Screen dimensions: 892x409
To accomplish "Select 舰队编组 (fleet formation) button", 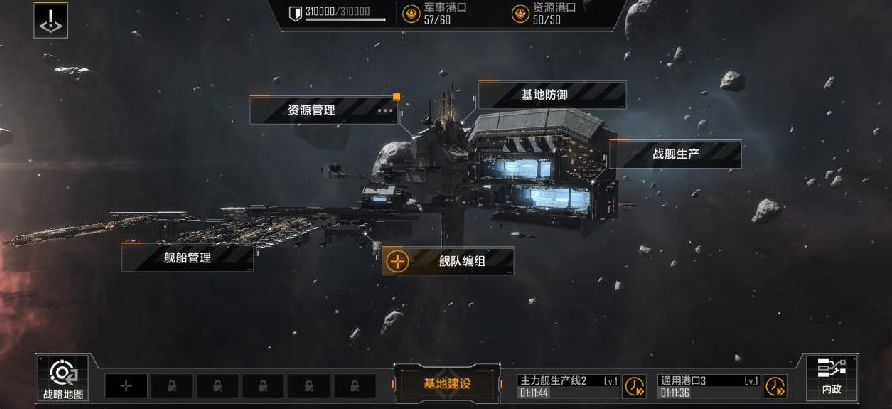I will [x=448, y=261].
